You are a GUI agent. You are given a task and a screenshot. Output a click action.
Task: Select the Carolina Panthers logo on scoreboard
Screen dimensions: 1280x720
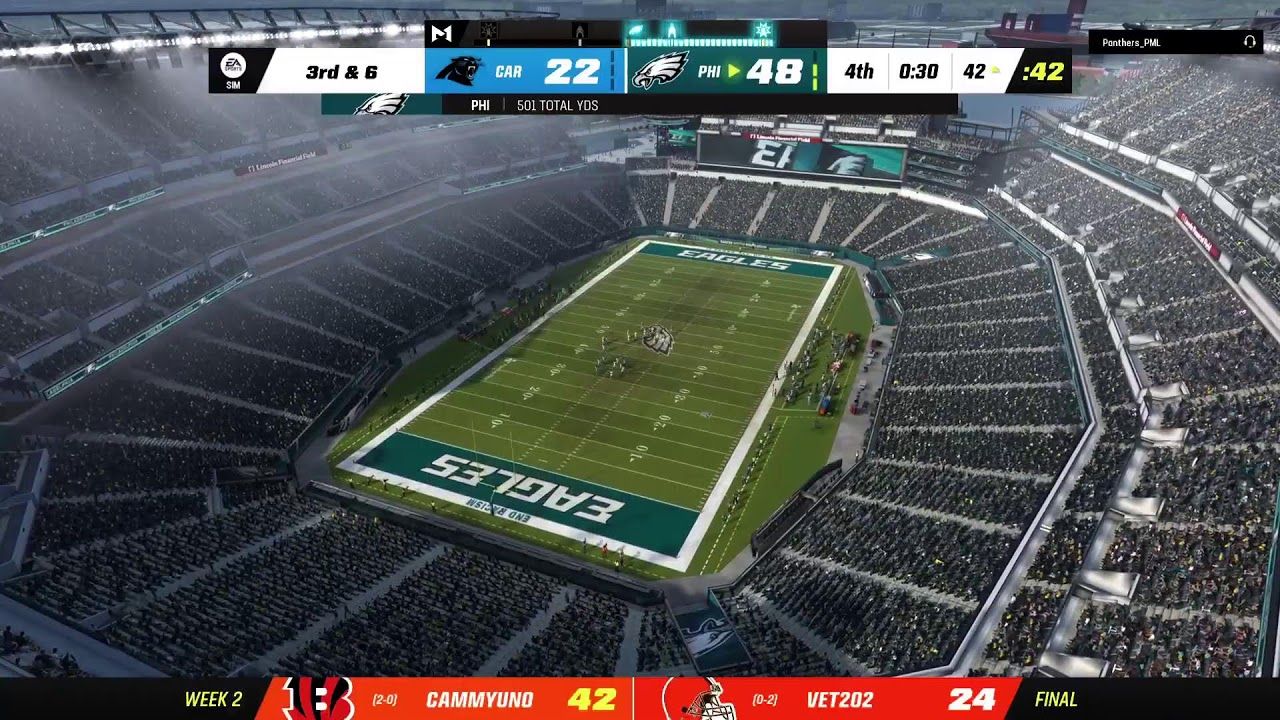coord(459,71)
